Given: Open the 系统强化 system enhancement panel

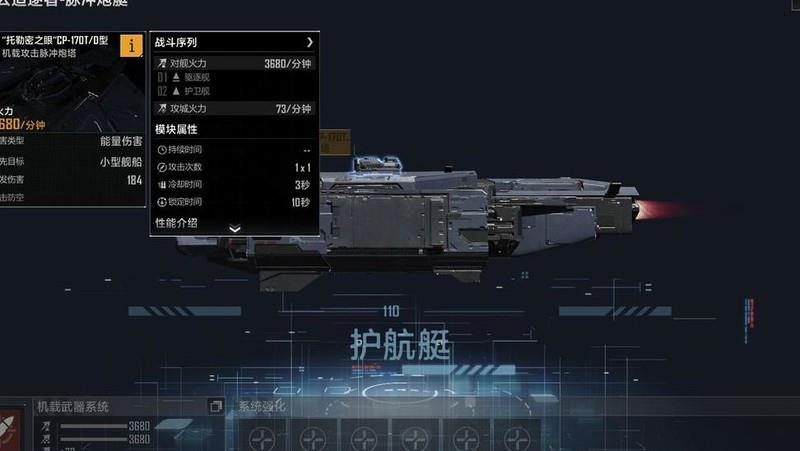Looking at the screenshot, I should pos(262,407).
